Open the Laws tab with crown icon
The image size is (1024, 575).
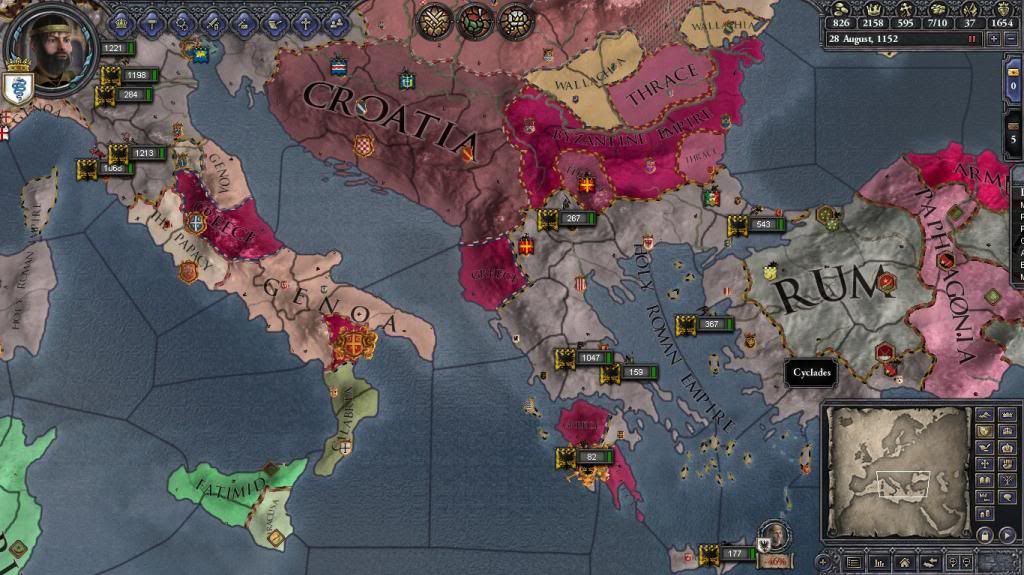click(x=122, y=22)
